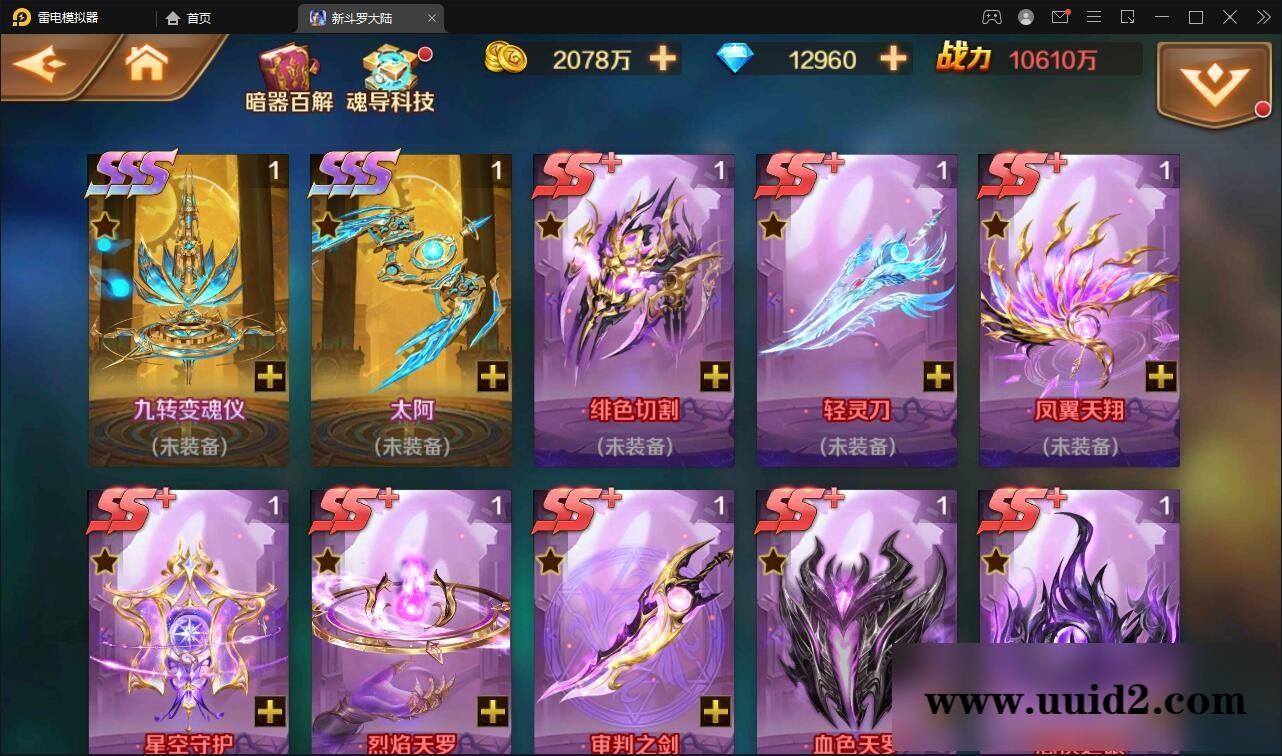Switch to the 新斗罗大陆 tab
This screenshot has width=1282, height=756.
pyautogui.click(x=360, y=17)
